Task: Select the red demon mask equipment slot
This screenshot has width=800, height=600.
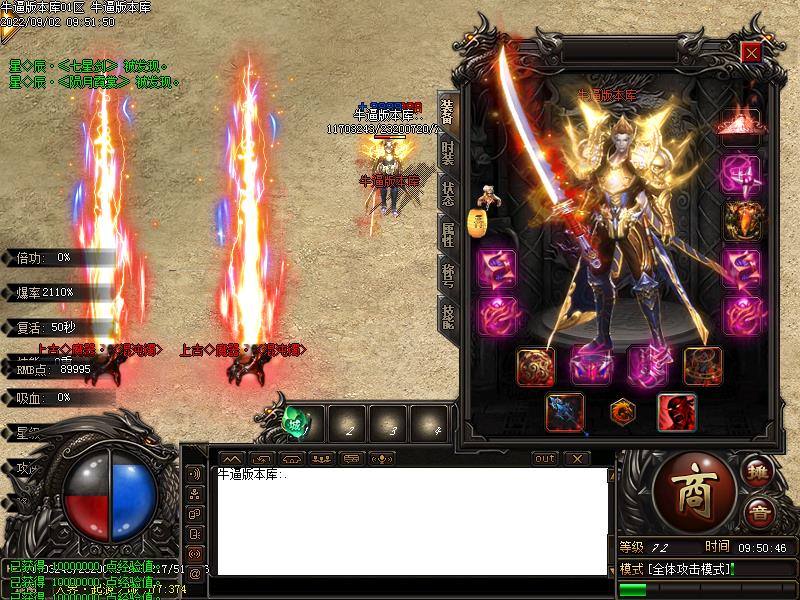Action: [x=676, y=412]
